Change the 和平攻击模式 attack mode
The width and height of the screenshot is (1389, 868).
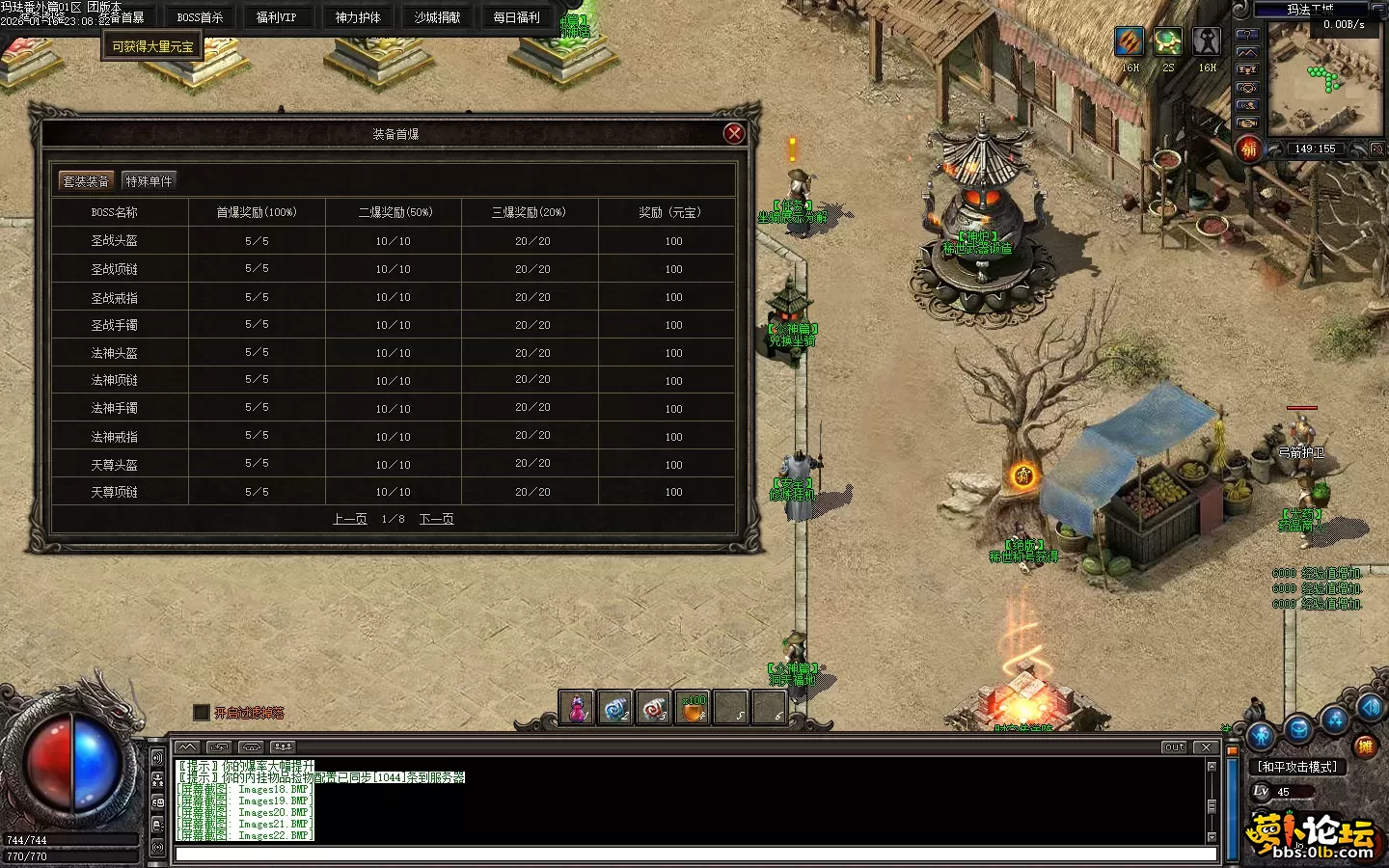pos(1297,767)
